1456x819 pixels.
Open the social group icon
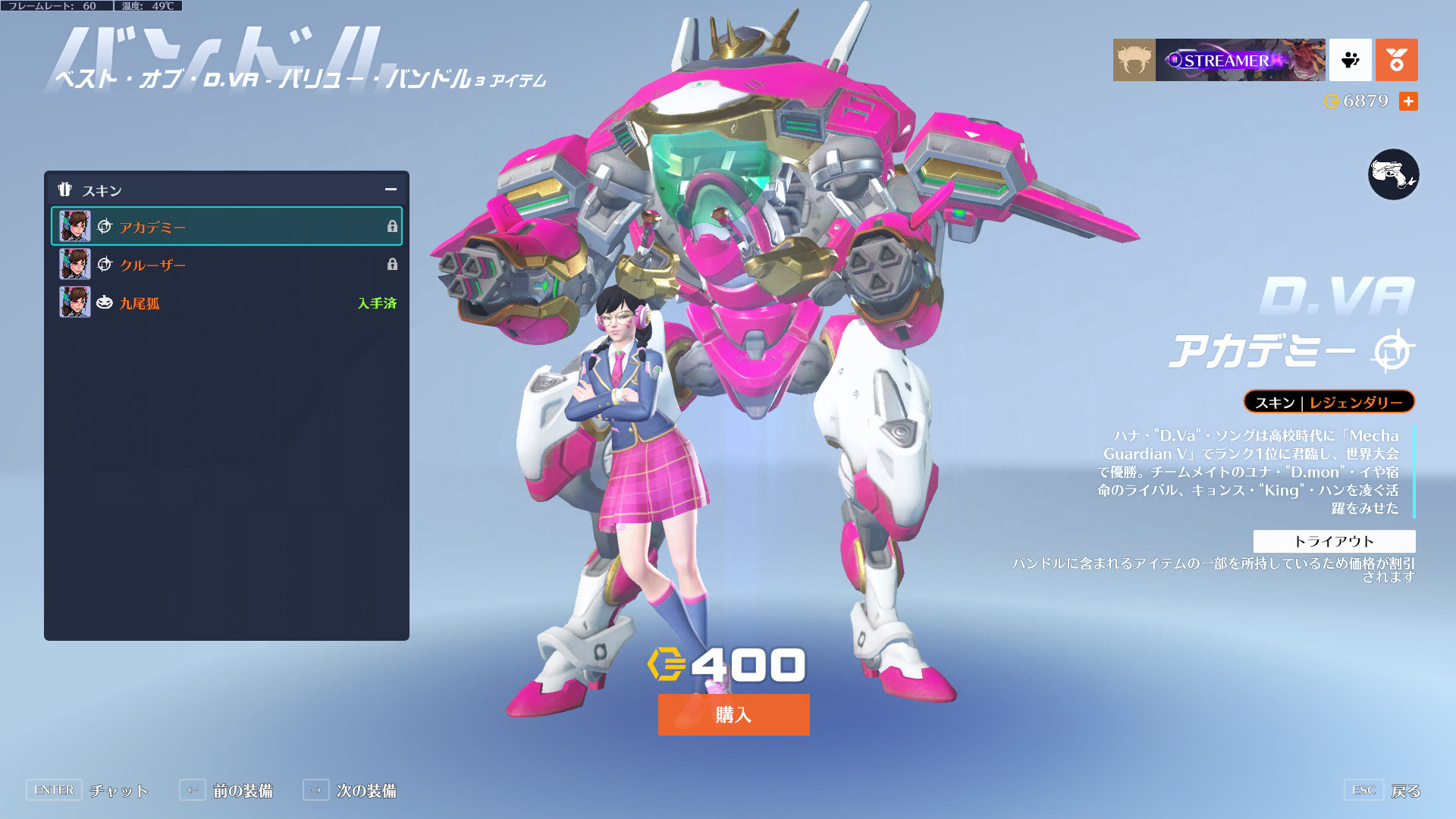click(1350, 60)
